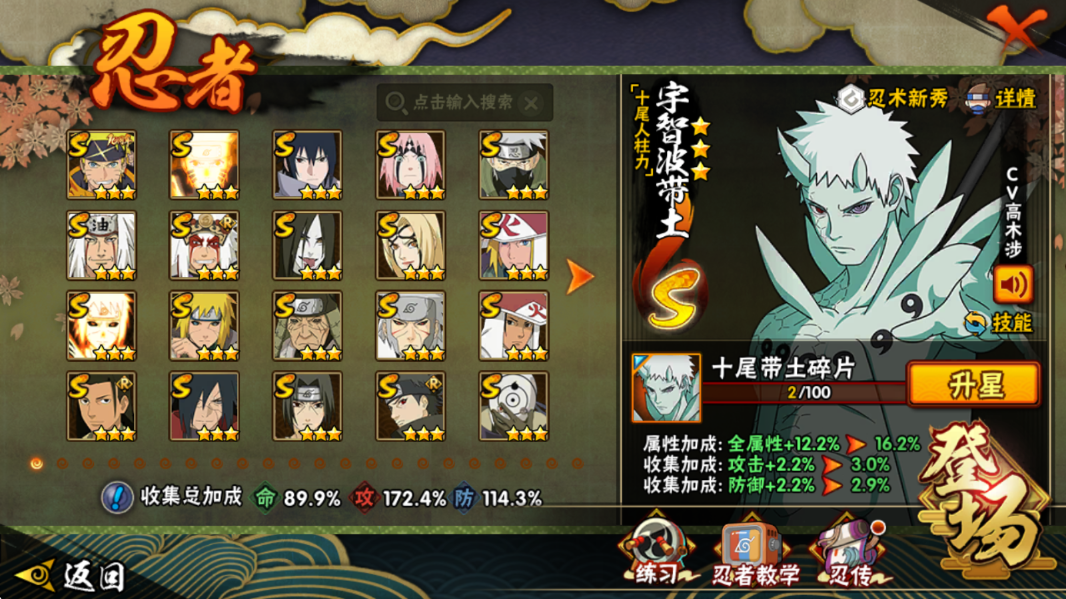
Task: Play the character voice speaker icon
Action: tap(1012, 284)
